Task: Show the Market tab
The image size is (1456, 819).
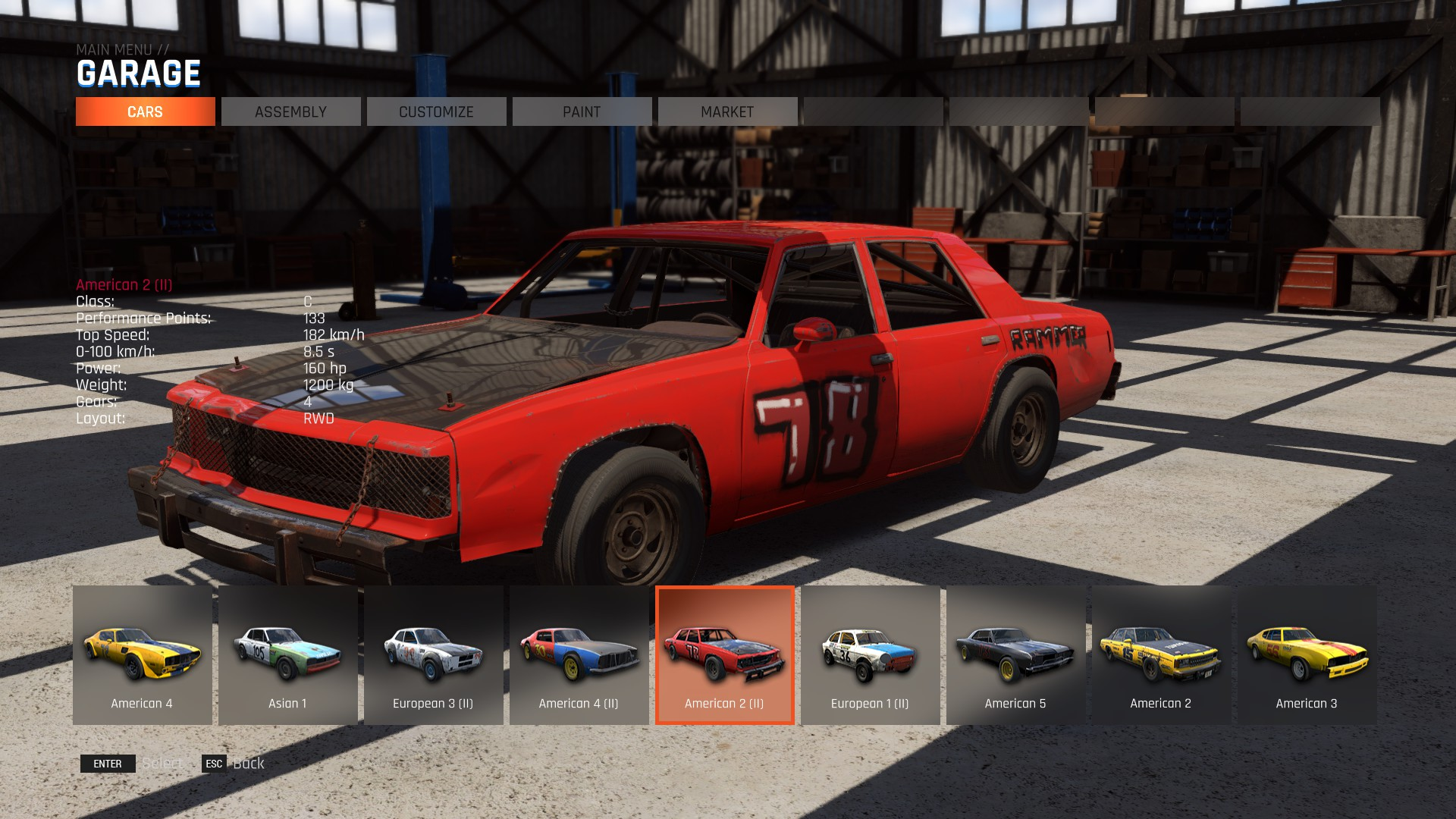Action: click(x=727, y=111)
